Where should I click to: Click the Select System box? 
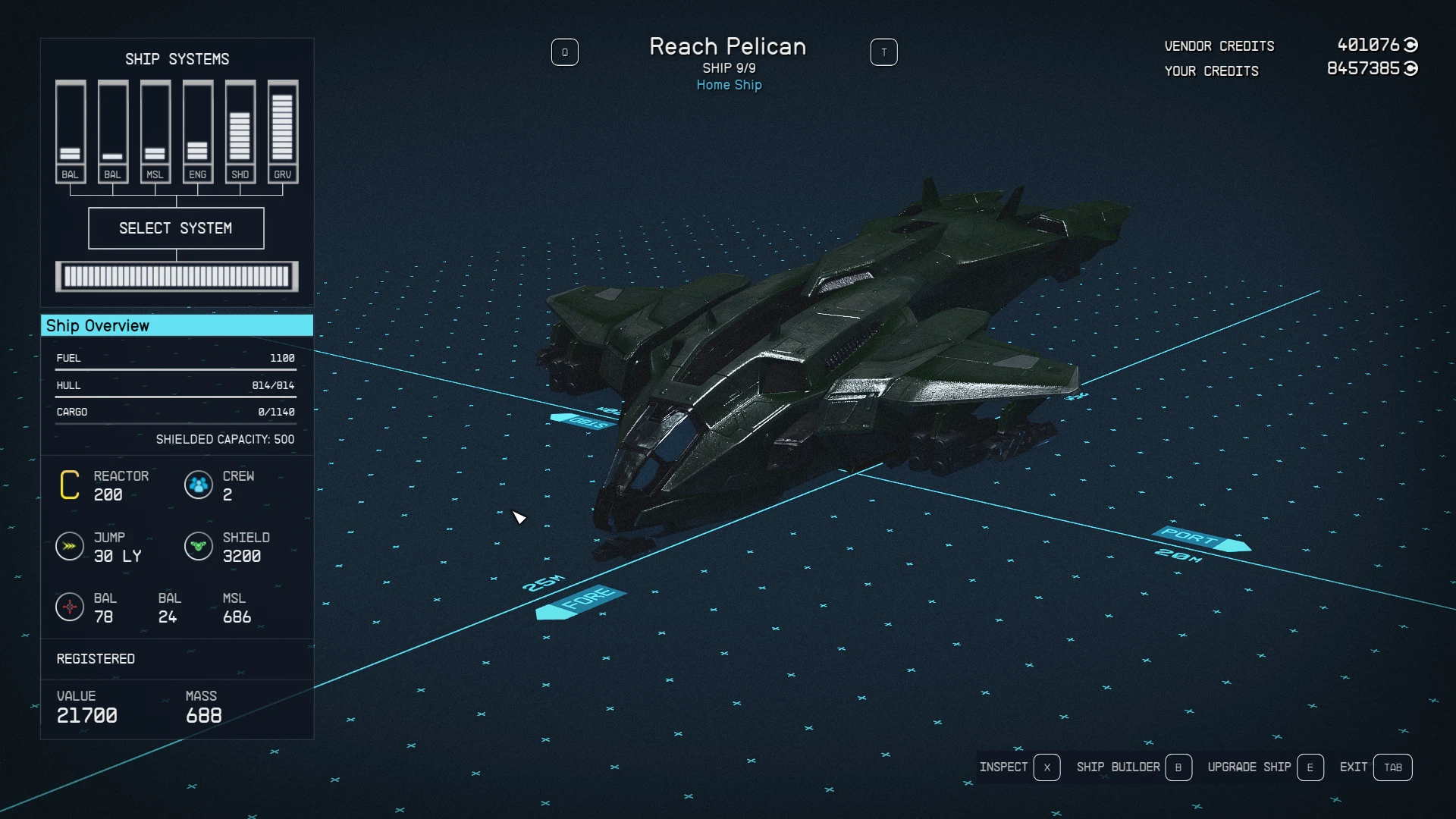click(x=176, y=228)
